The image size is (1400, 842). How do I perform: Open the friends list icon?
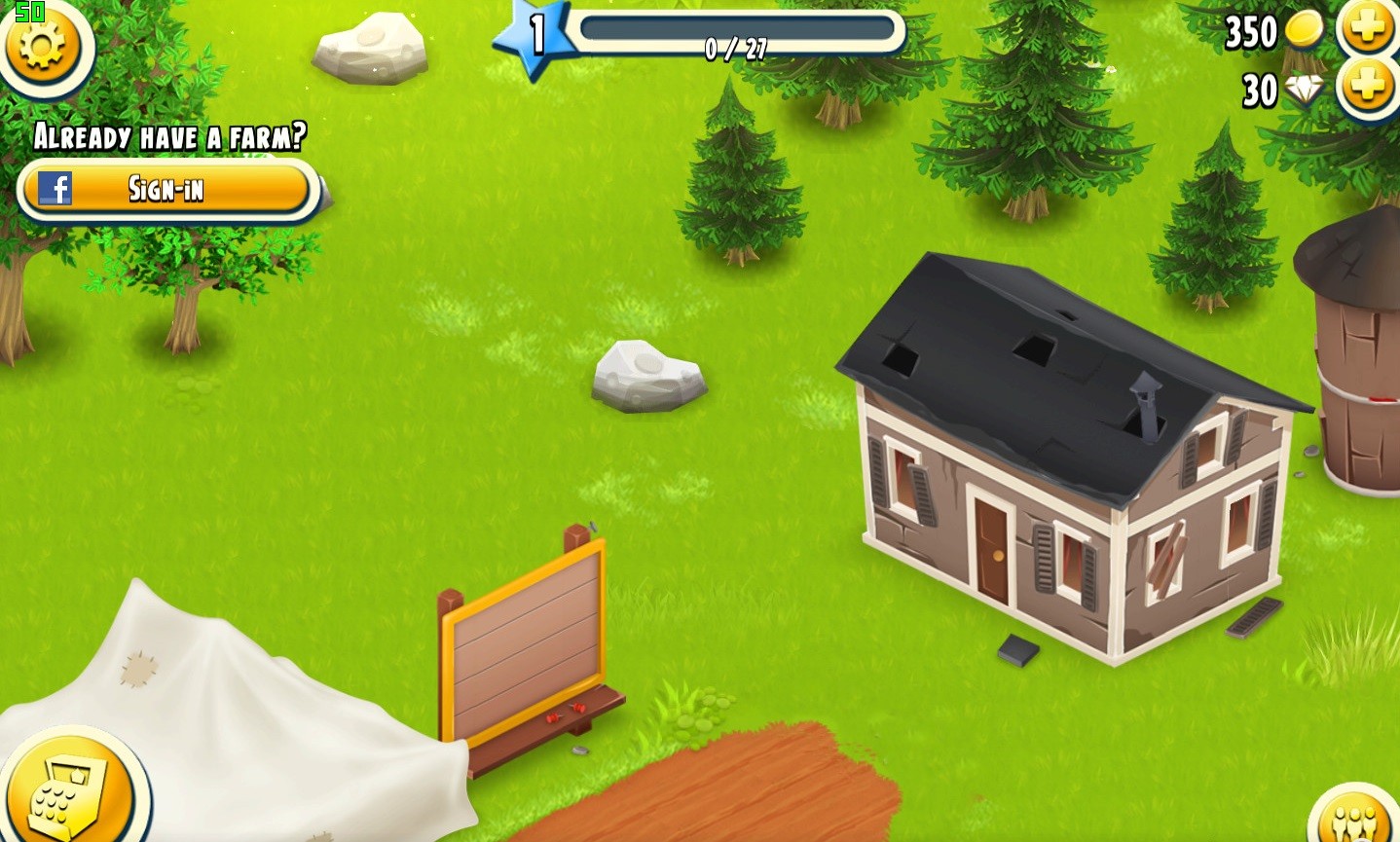tap(1357, 819)
